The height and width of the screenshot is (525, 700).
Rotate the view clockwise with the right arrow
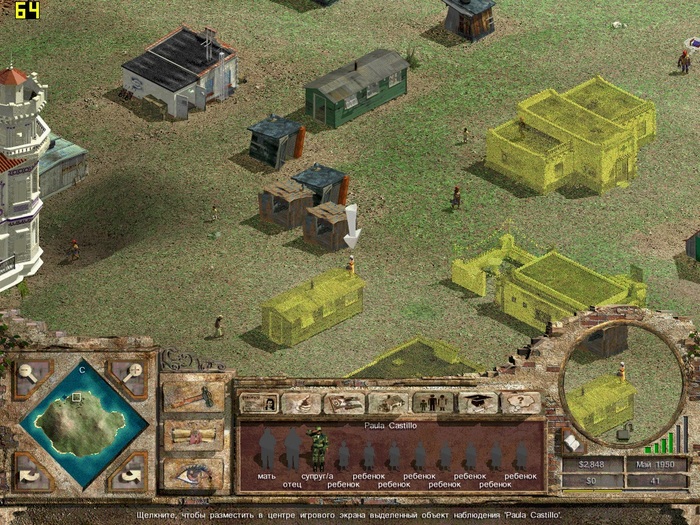128,470
